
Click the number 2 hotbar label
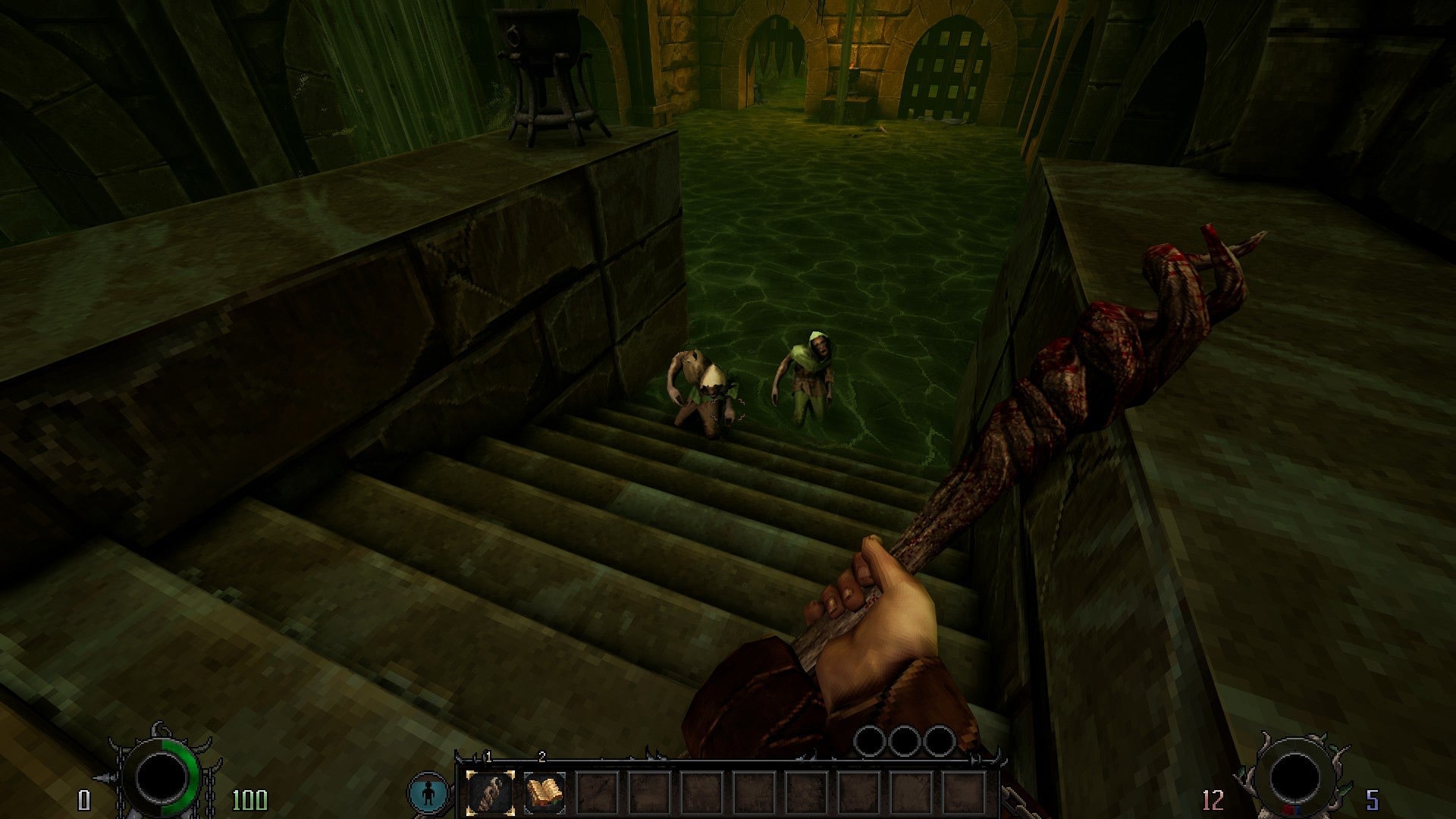(541, 757)
